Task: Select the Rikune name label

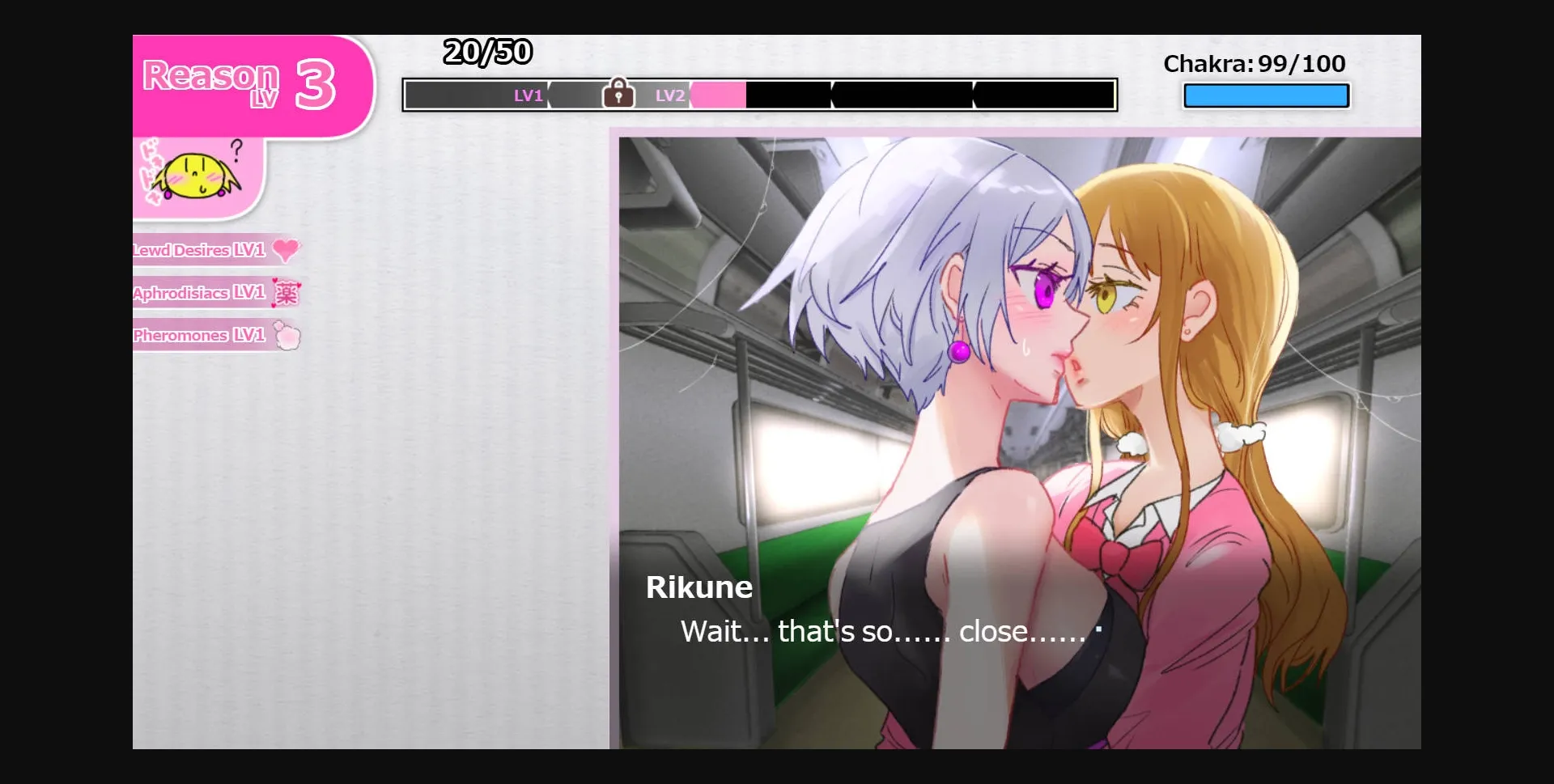Action: coord(699,587)
